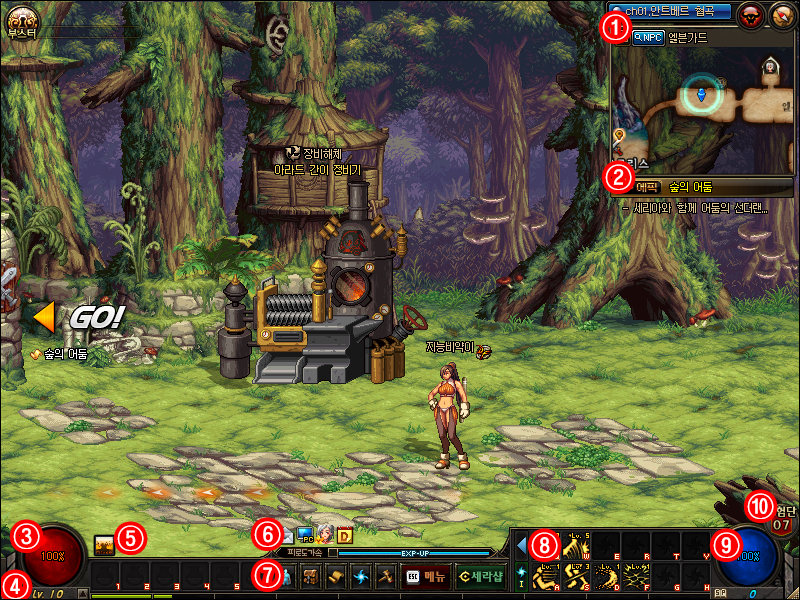Screen dimensions: 800x600
Task: Select the ch01 안트베르 협곡 channel bar
Action: coord(669,12)
